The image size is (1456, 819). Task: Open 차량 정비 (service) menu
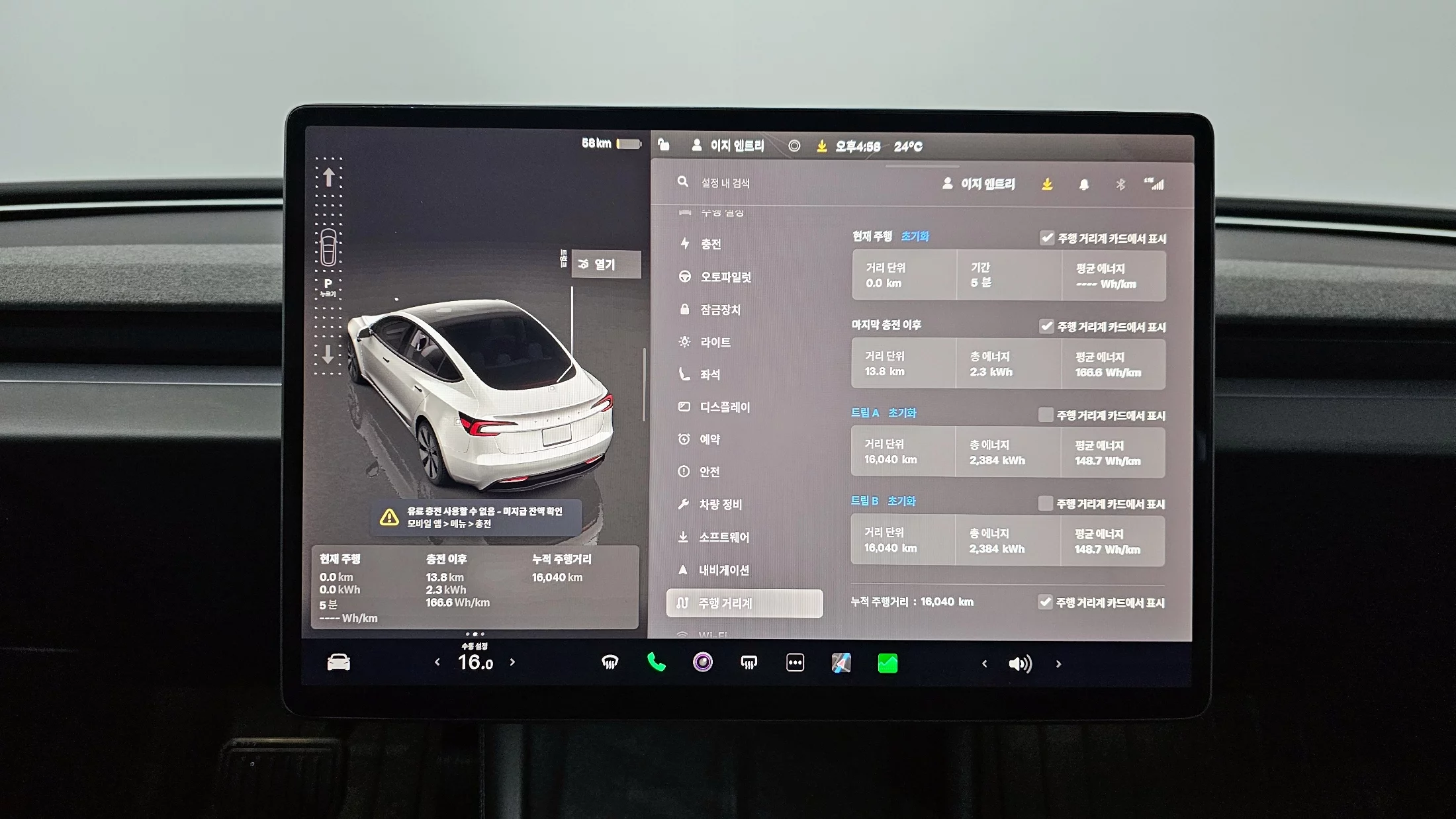click(720, 504)
